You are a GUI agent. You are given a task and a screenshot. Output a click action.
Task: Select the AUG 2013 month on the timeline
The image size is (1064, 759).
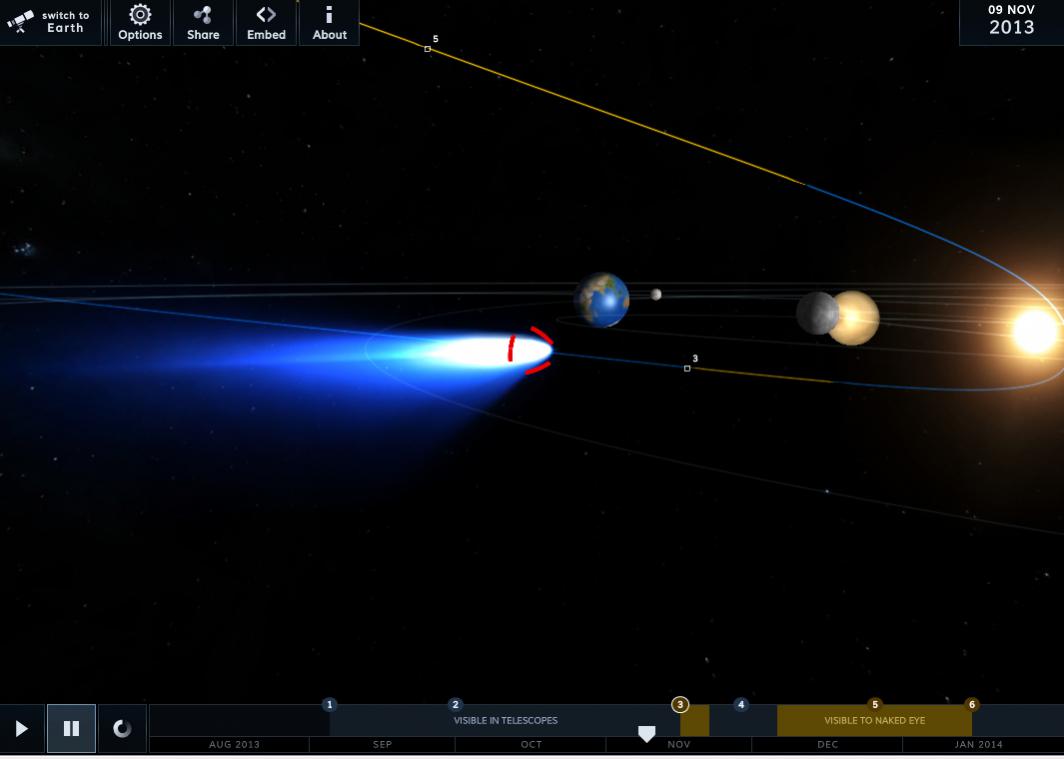coord(234,745)
